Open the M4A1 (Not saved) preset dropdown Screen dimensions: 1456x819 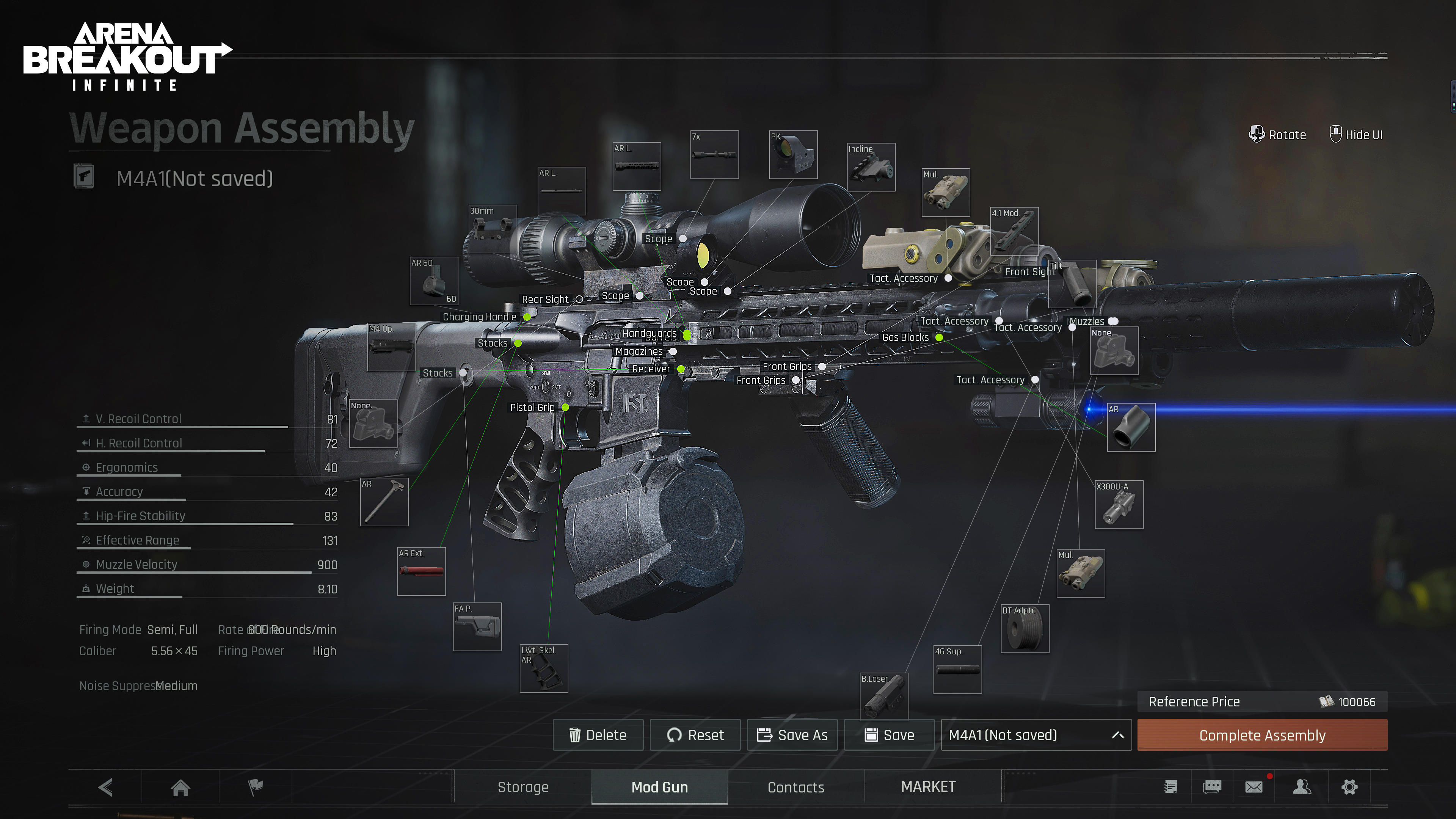(1036, 735)
